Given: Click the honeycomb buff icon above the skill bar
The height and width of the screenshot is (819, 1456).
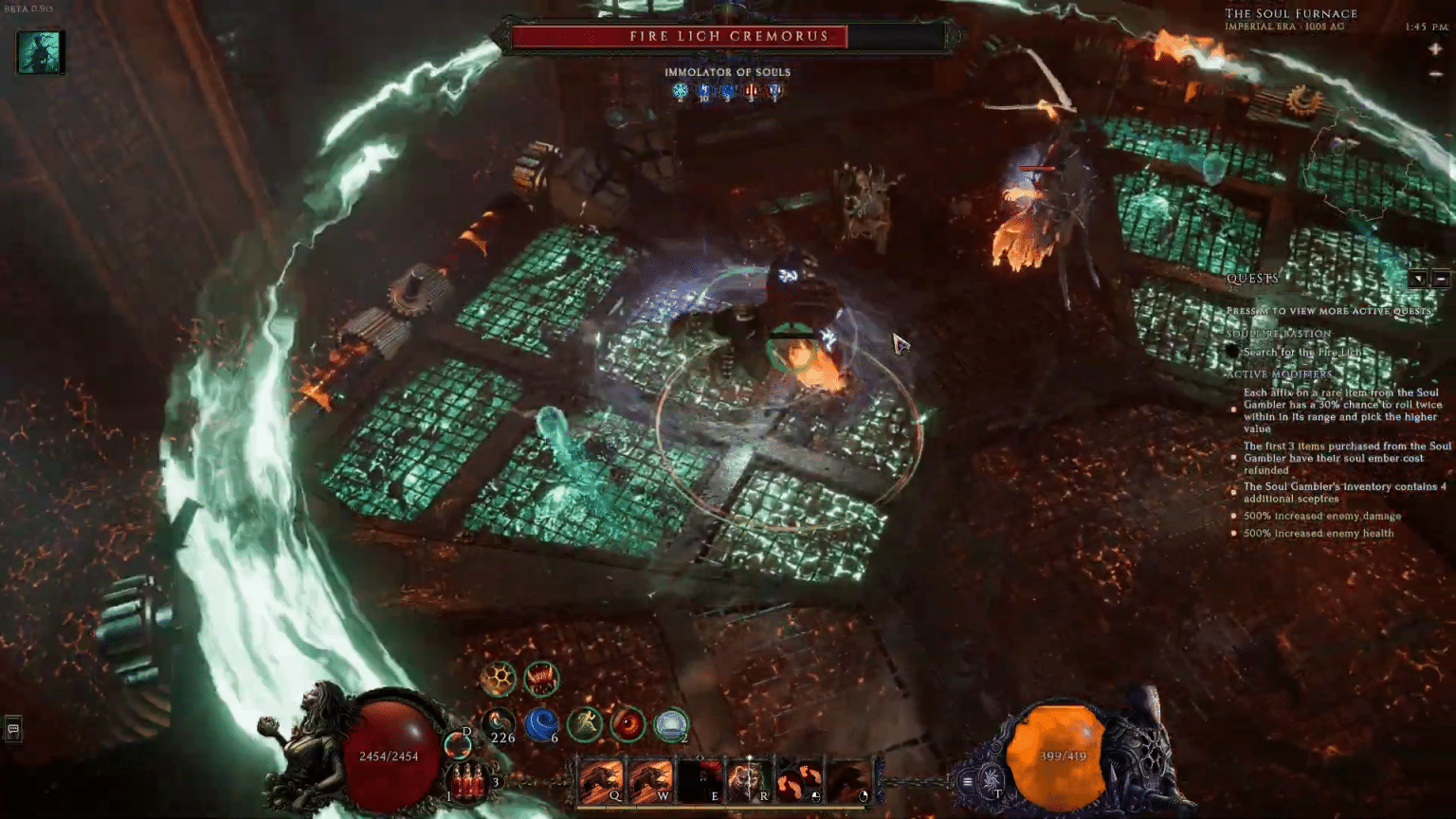Looking at the screenshot, I should coord(496,678).
